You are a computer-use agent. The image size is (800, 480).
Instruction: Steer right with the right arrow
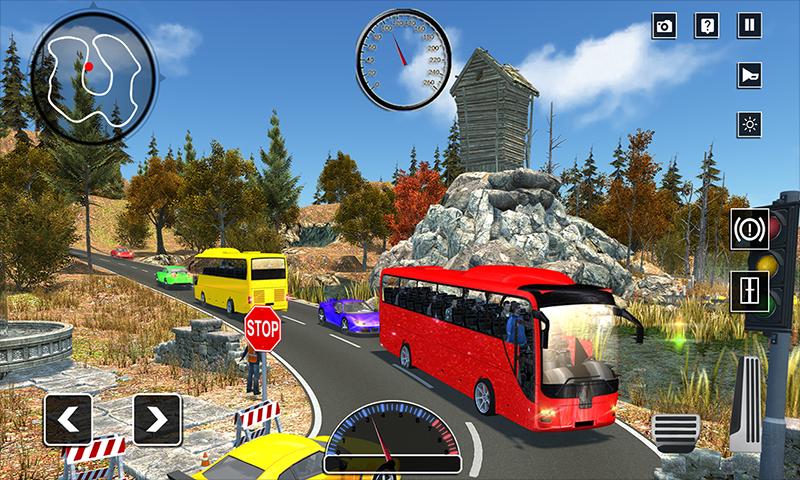(157, 418)
